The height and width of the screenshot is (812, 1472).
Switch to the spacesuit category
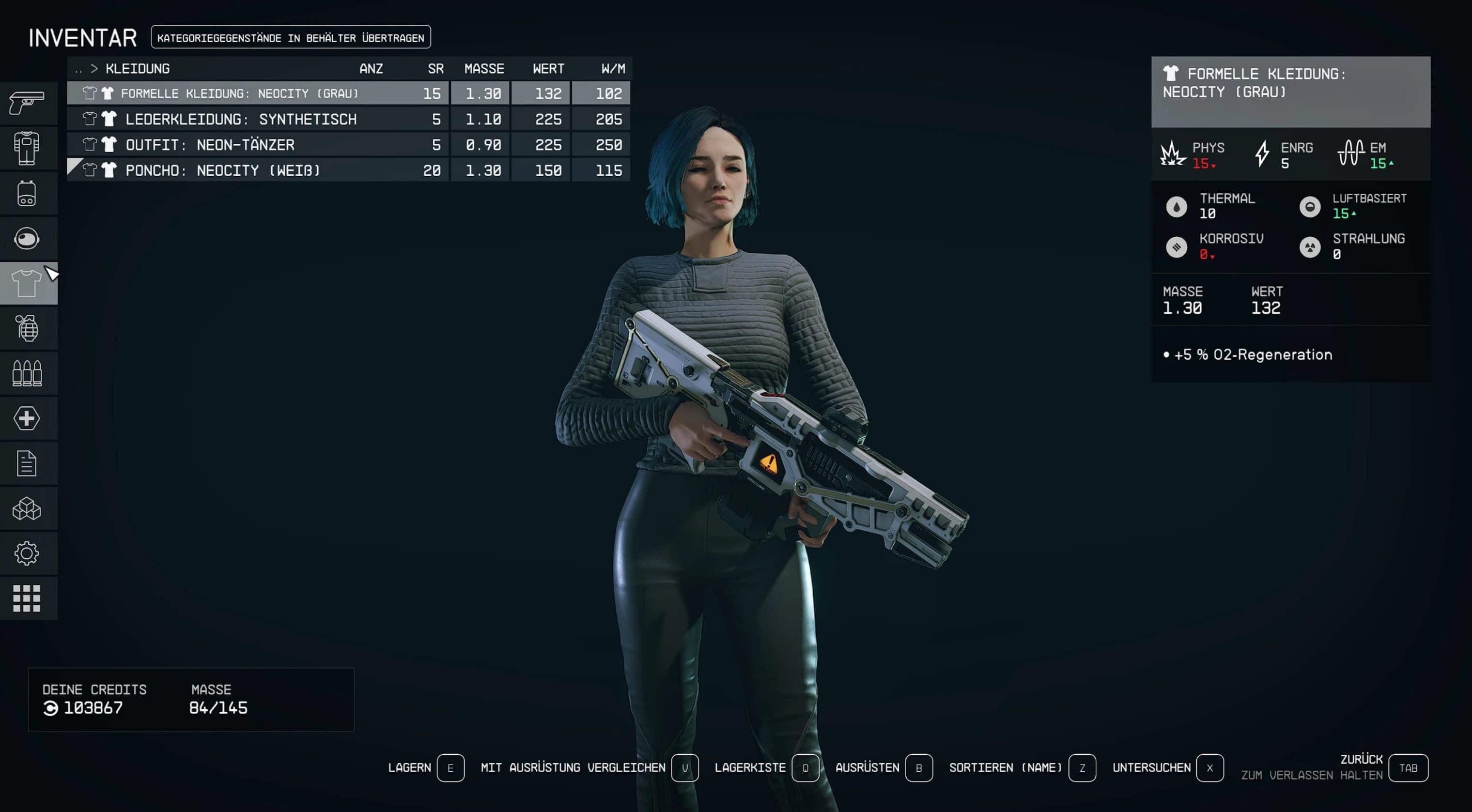coord(27,148)
